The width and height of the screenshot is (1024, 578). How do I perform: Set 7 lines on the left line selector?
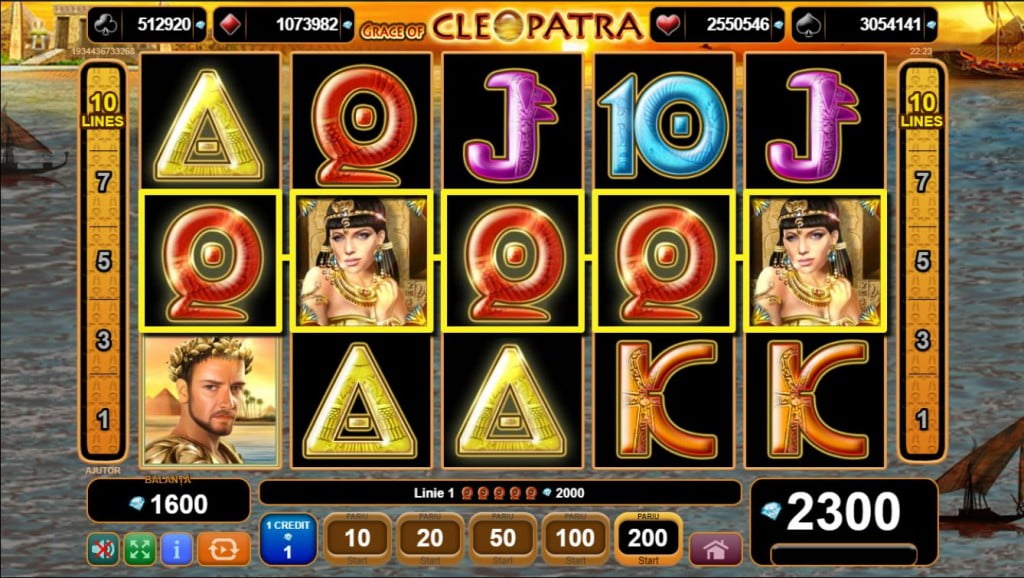(x=104, y=182)
